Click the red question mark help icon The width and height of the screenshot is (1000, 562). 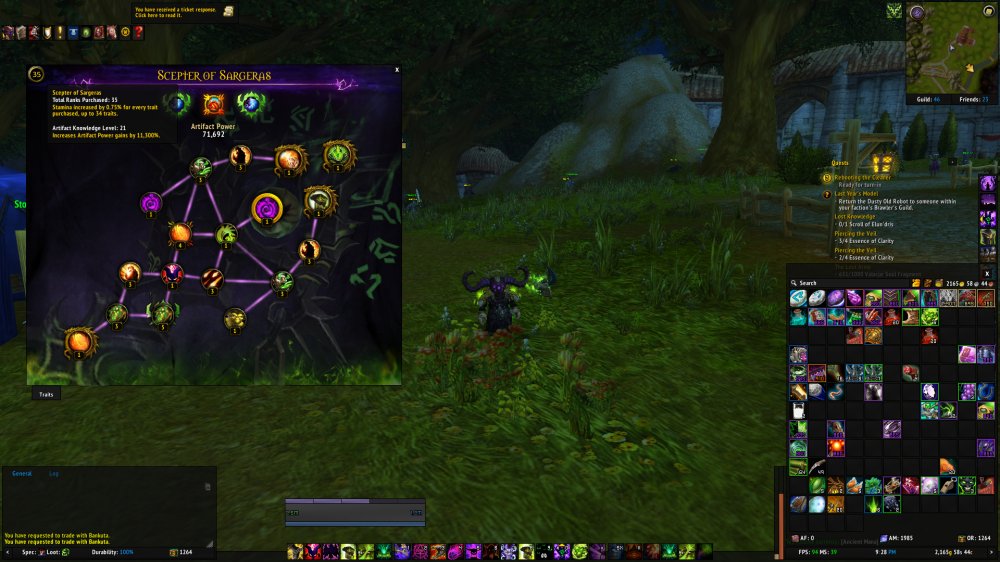click(138, 32)
